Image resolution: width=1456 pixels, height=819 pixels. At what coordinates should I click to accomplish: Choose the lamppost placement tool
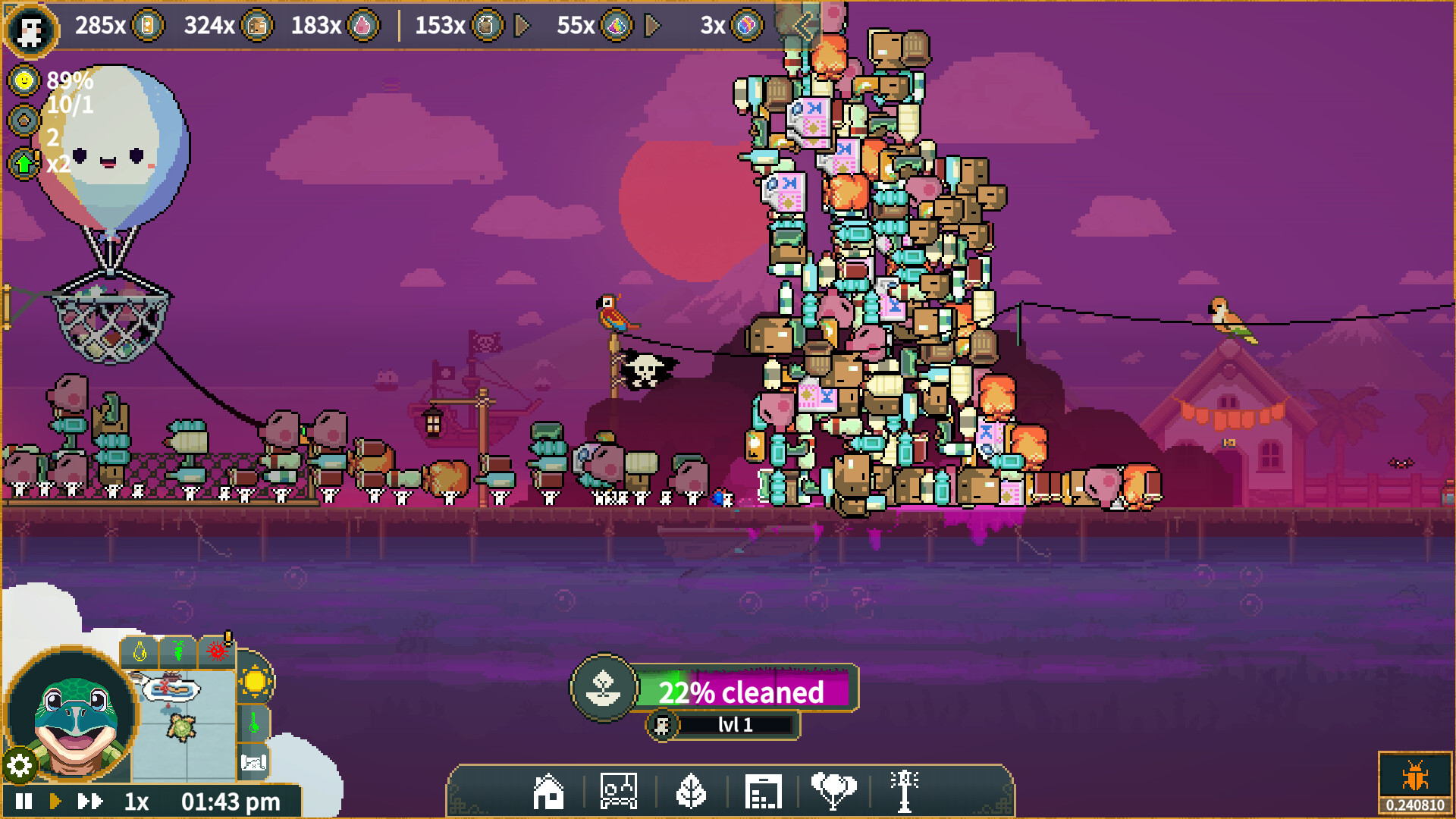pyautogui.click(x=905, y=790)
